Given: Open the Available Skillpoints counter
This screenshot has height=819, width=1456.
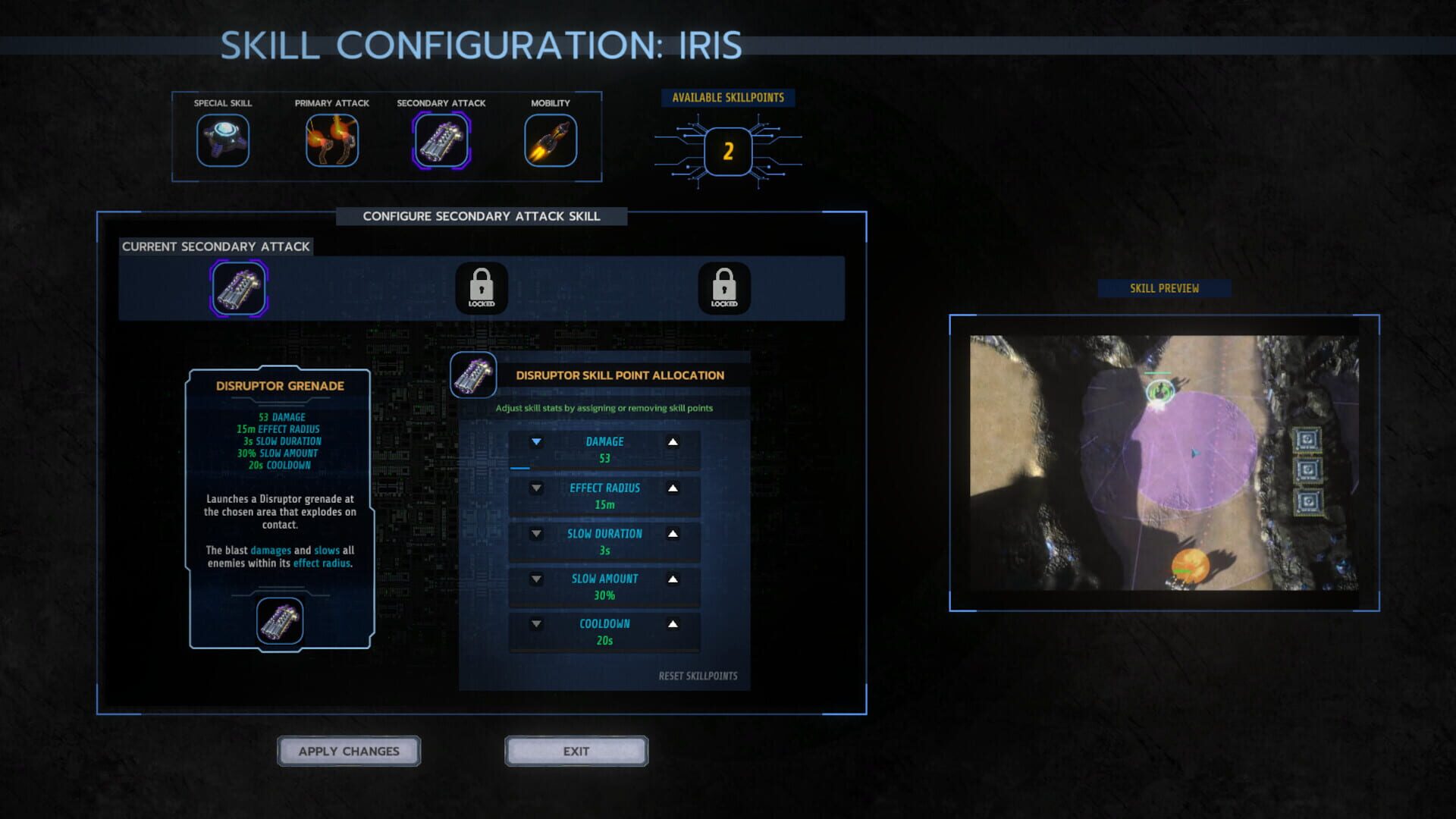Looking at the screenshot, I should (727, 150).
